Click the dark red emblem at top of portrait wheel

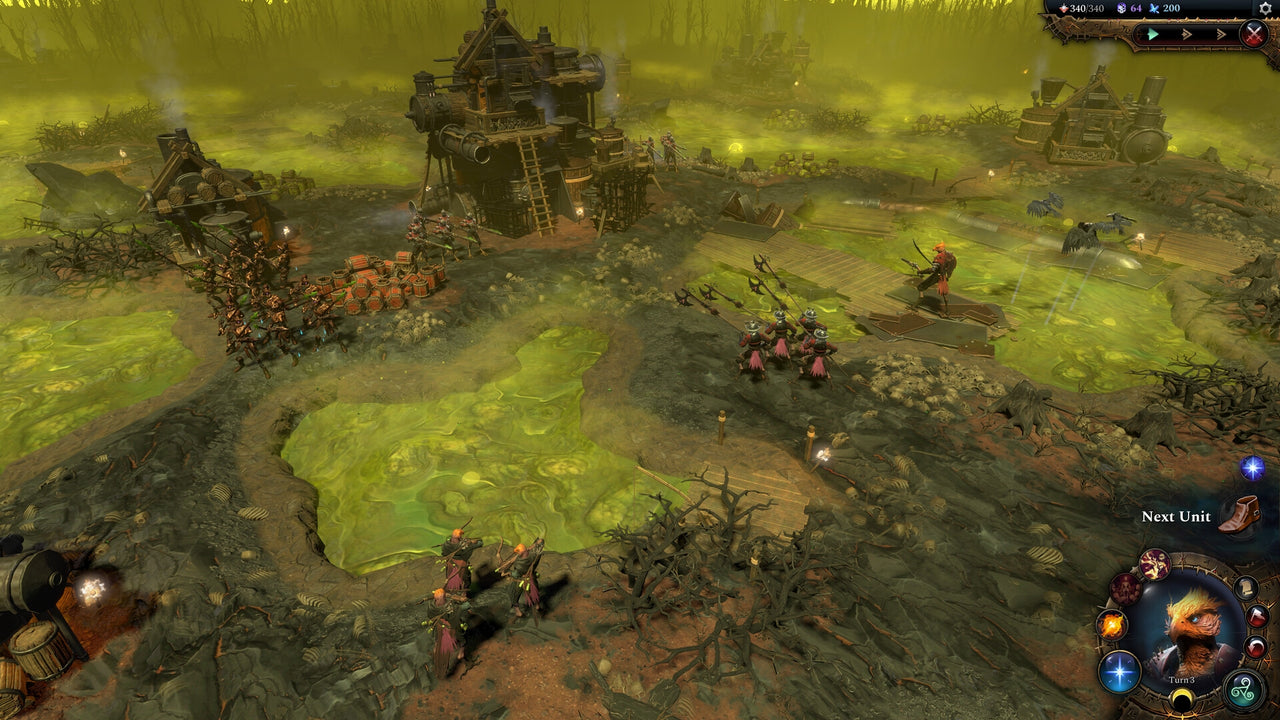[1154, 563]
